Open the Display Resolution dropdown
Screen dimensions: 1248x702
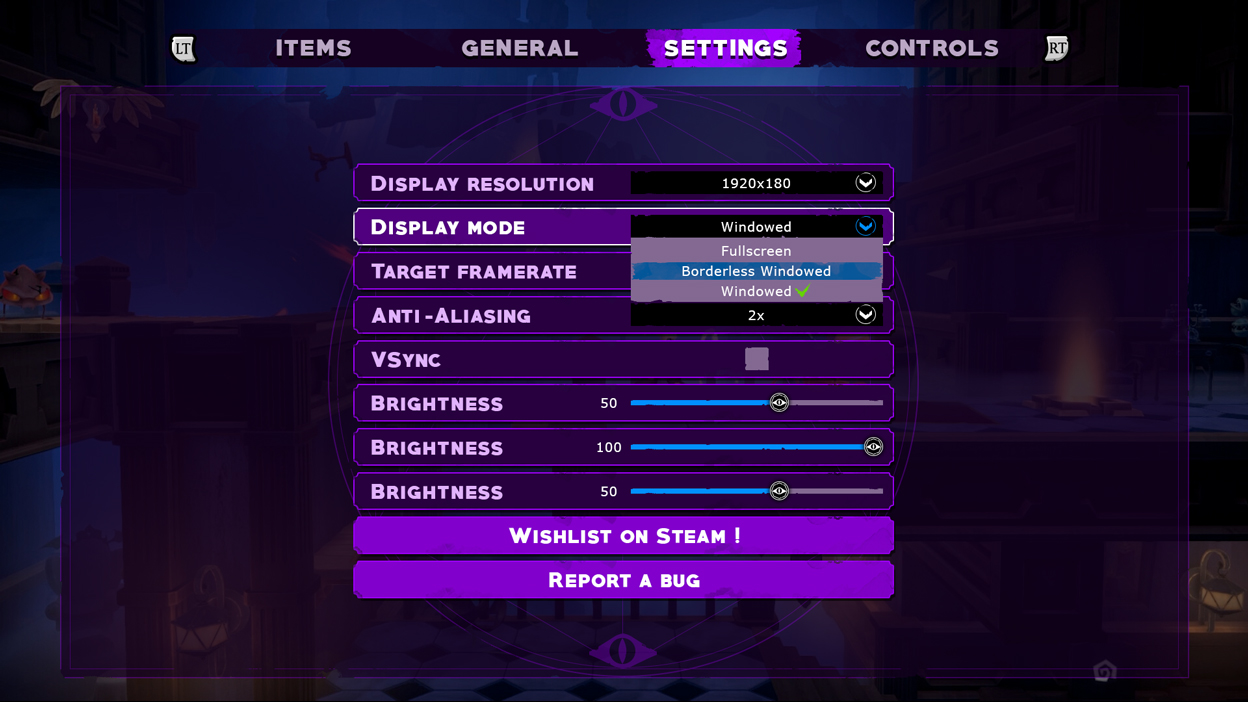pos(865,183)
